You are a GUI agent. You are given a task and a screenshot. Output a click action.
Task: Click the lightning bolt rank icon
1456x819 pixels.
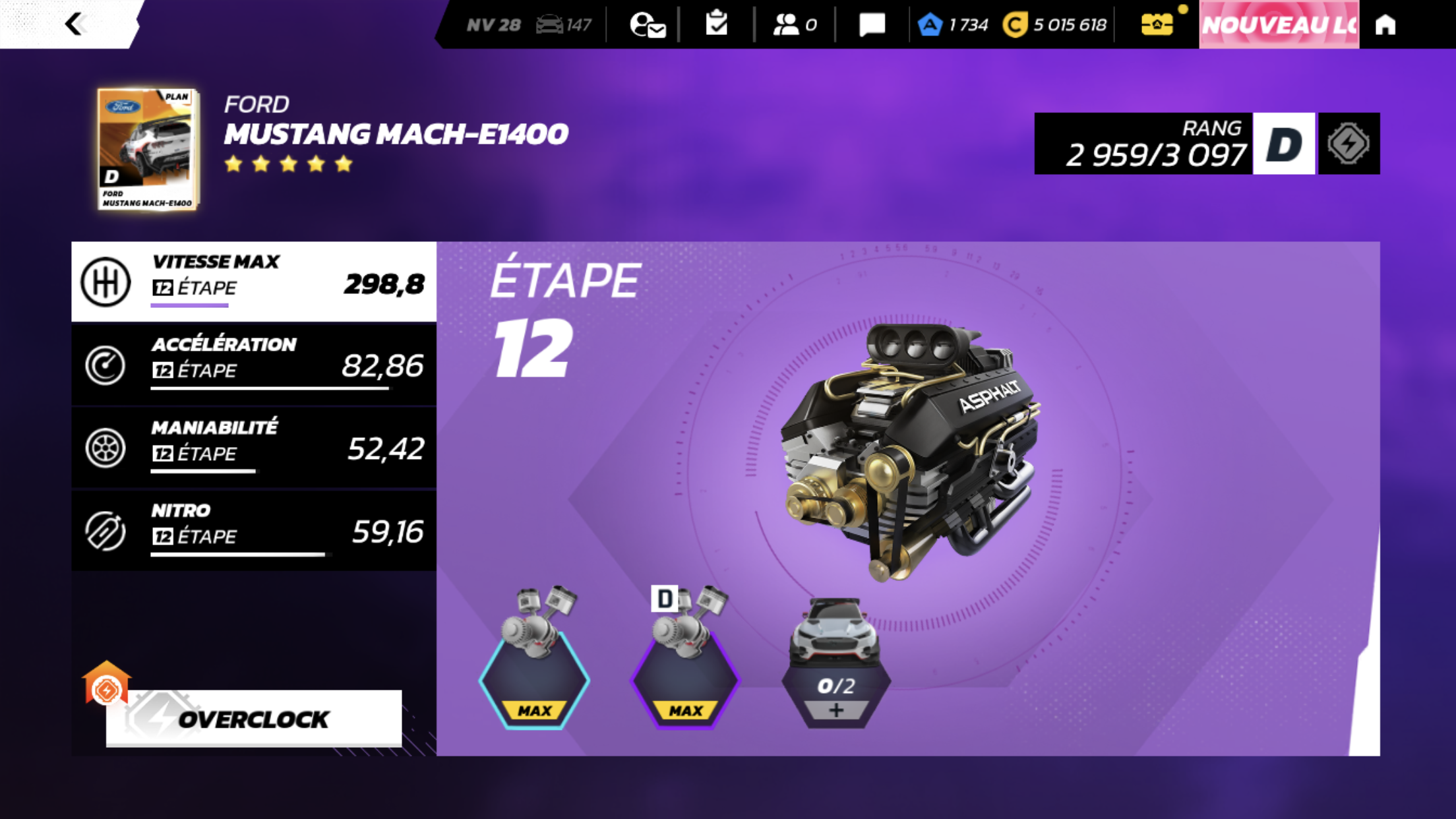1349,144
